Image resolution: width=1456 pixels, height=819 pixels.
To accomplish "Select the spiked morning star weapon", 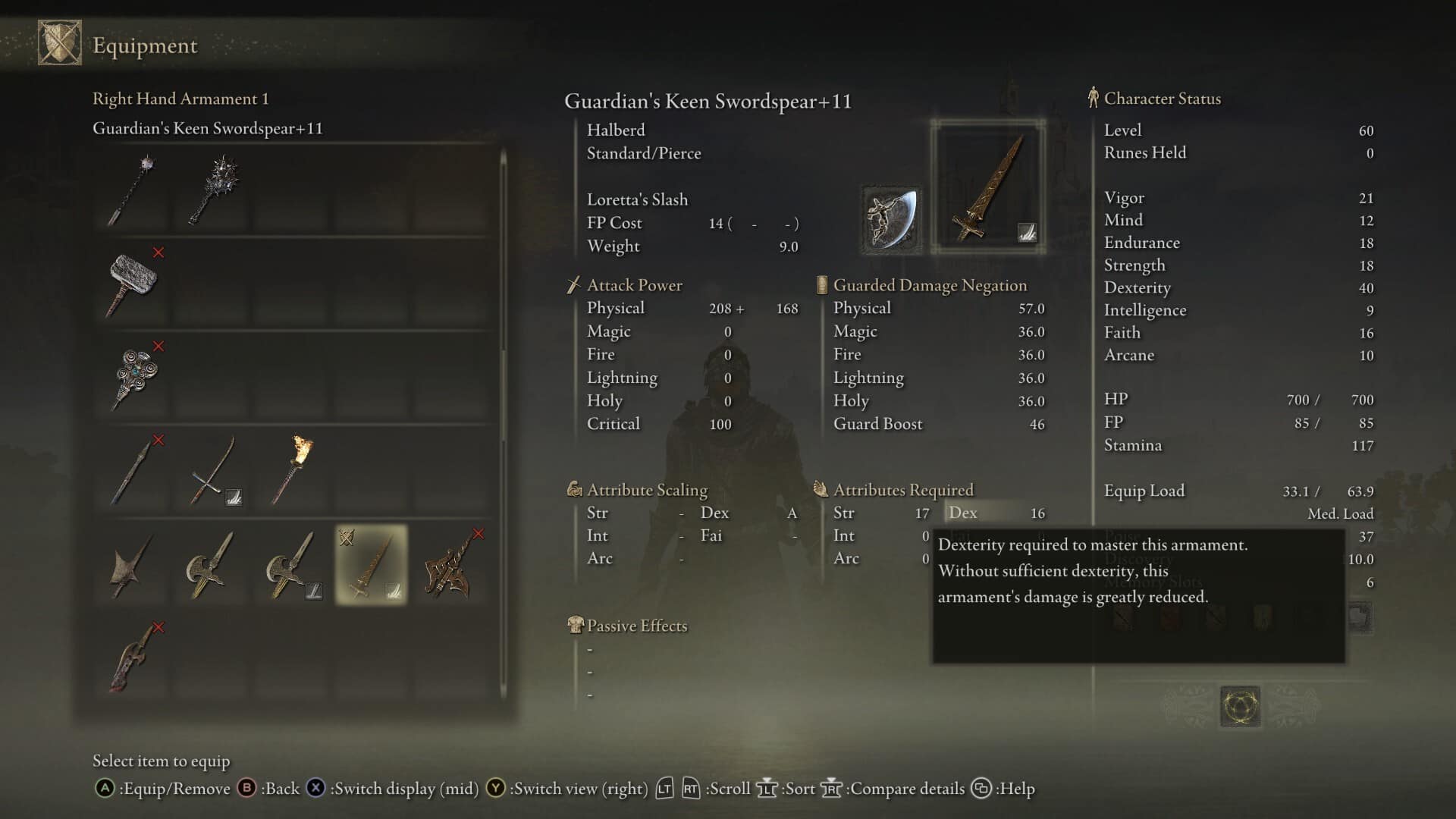I will click(x=212, y=190).
